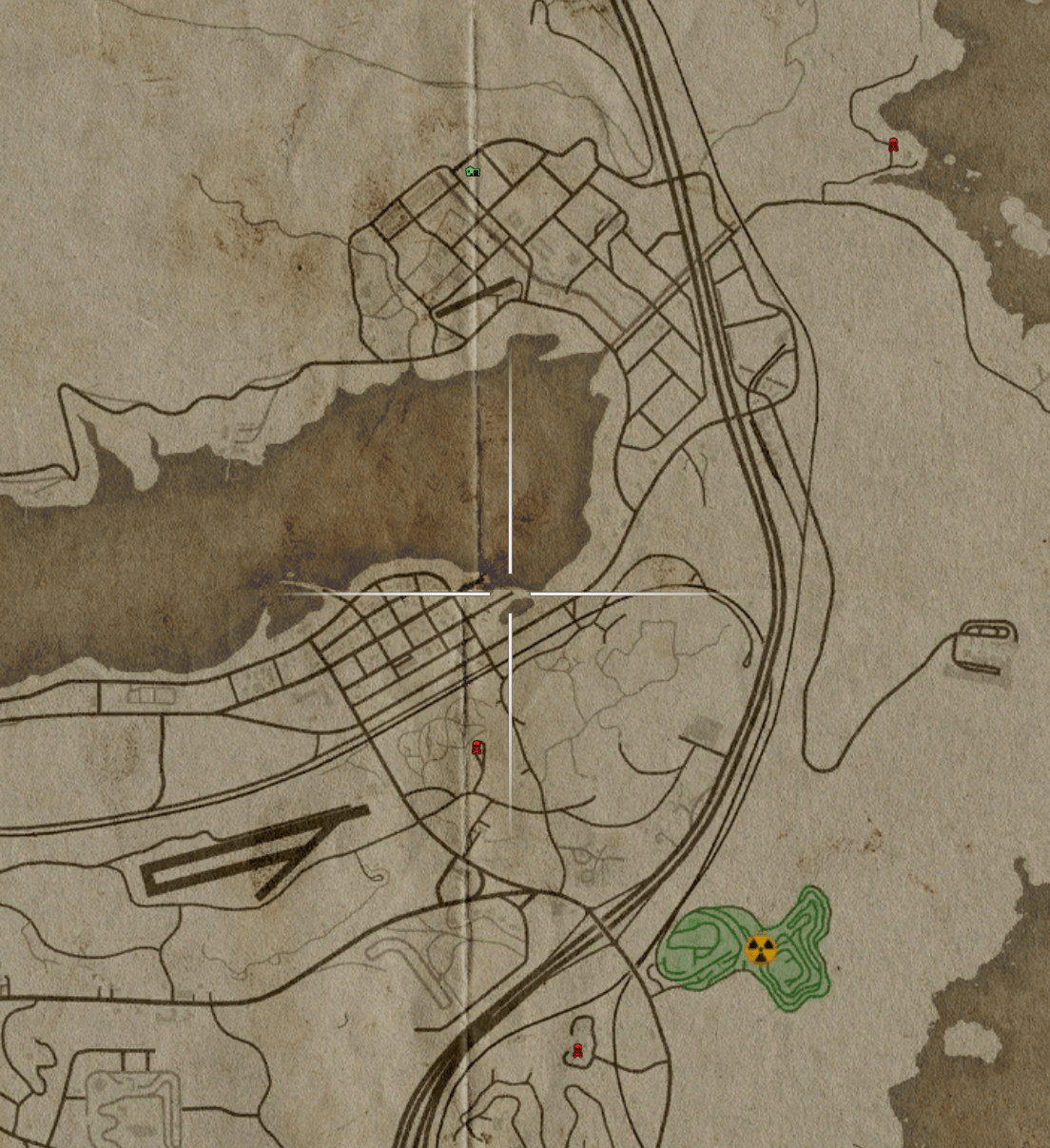1050x1148 pixels.
Task: Pick the red skull marker nearest the map crosshair
Action: coord(477,749)
